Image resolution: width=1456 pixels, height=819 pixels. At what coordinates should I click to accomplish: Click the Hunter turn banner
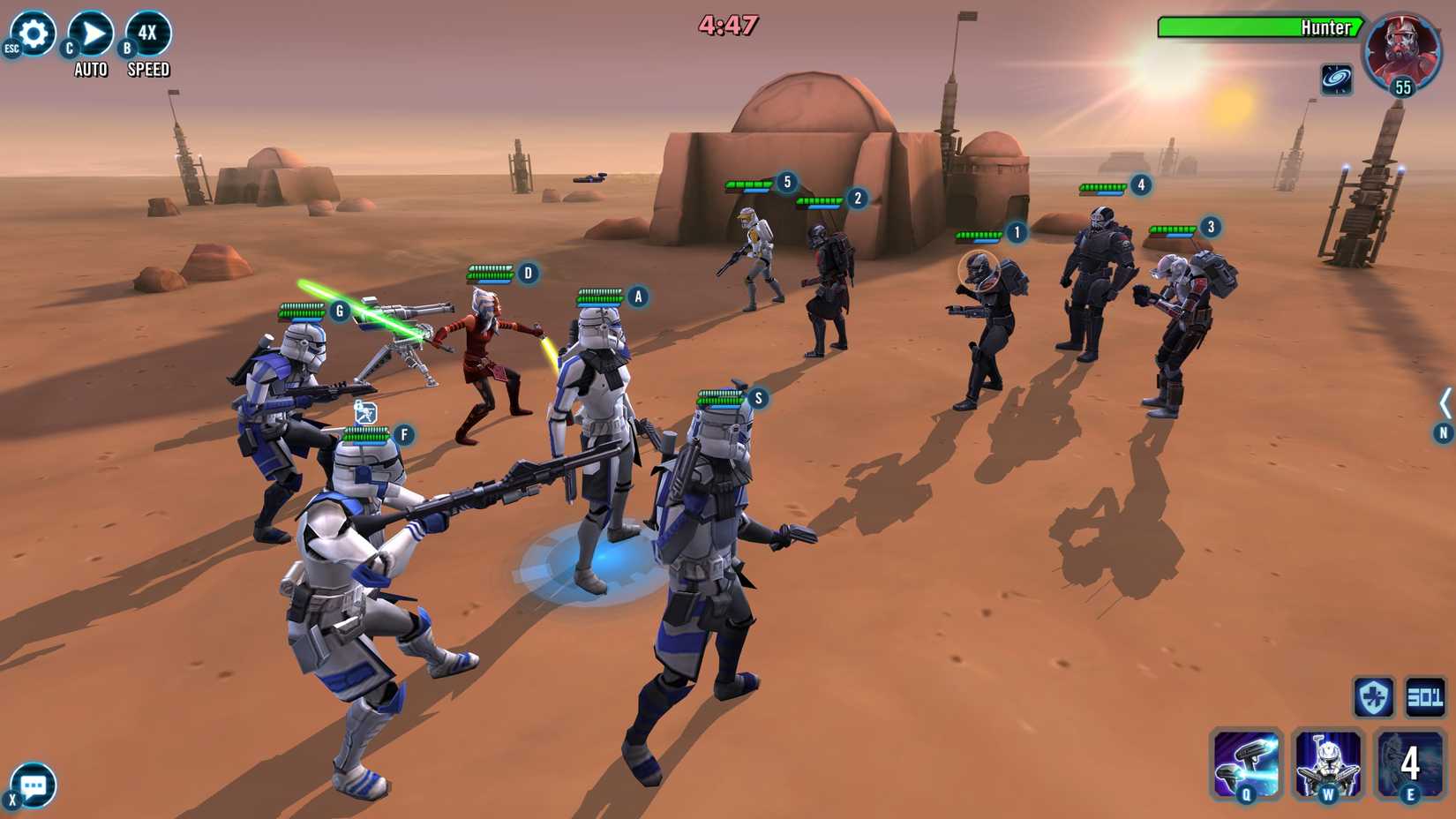[1262, 27]
